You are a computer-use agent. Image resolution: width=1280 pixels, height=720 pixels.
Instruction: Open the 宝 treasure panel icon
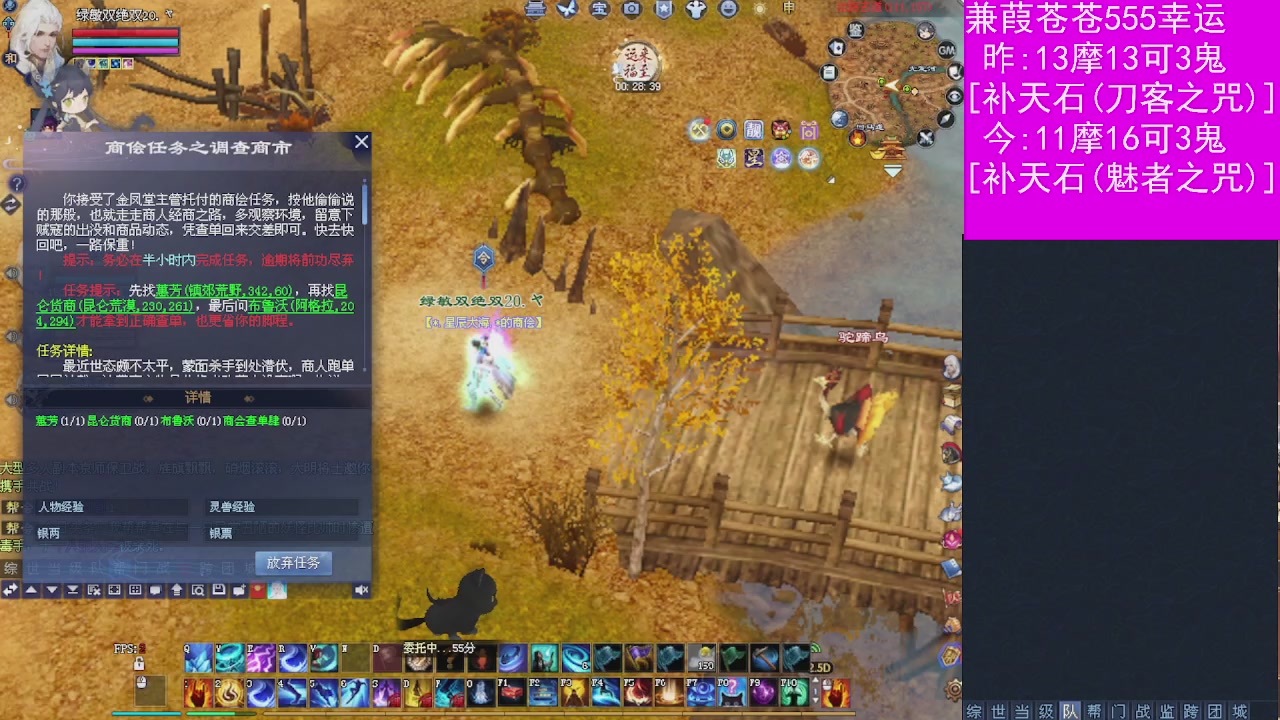598,10
